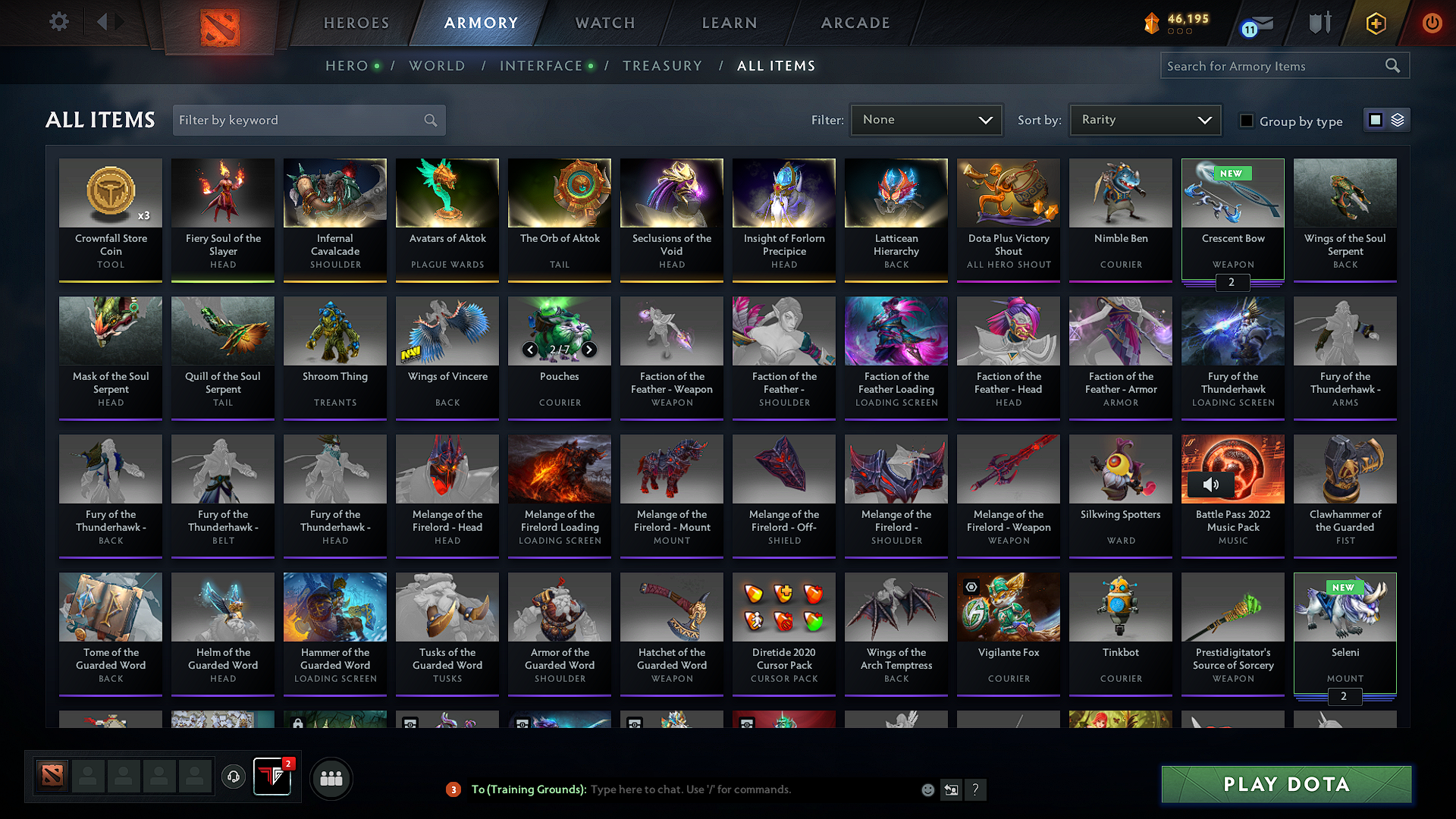Open the Filter dropdown set to None

926,119
